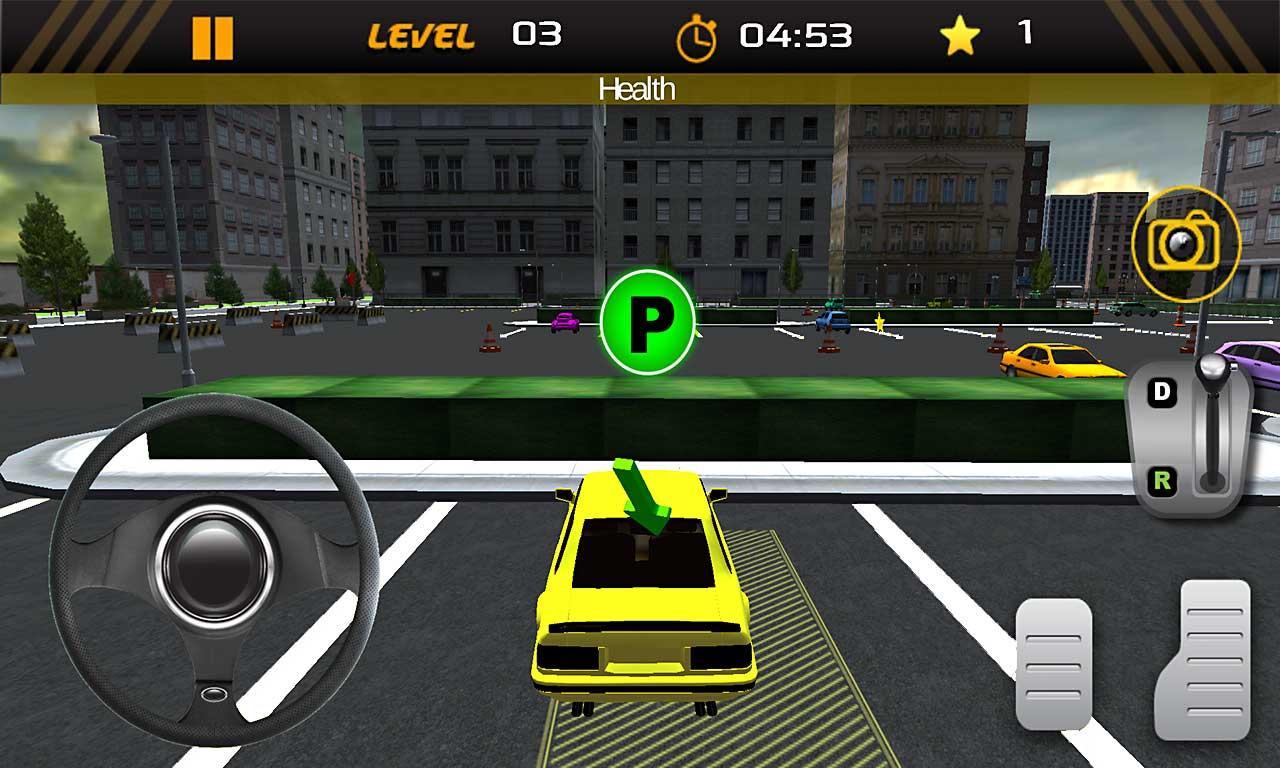Viewport: 1280px width, 768px height.
Task: Tap the star counter showing 1
Action: [x=1023, y=35]
